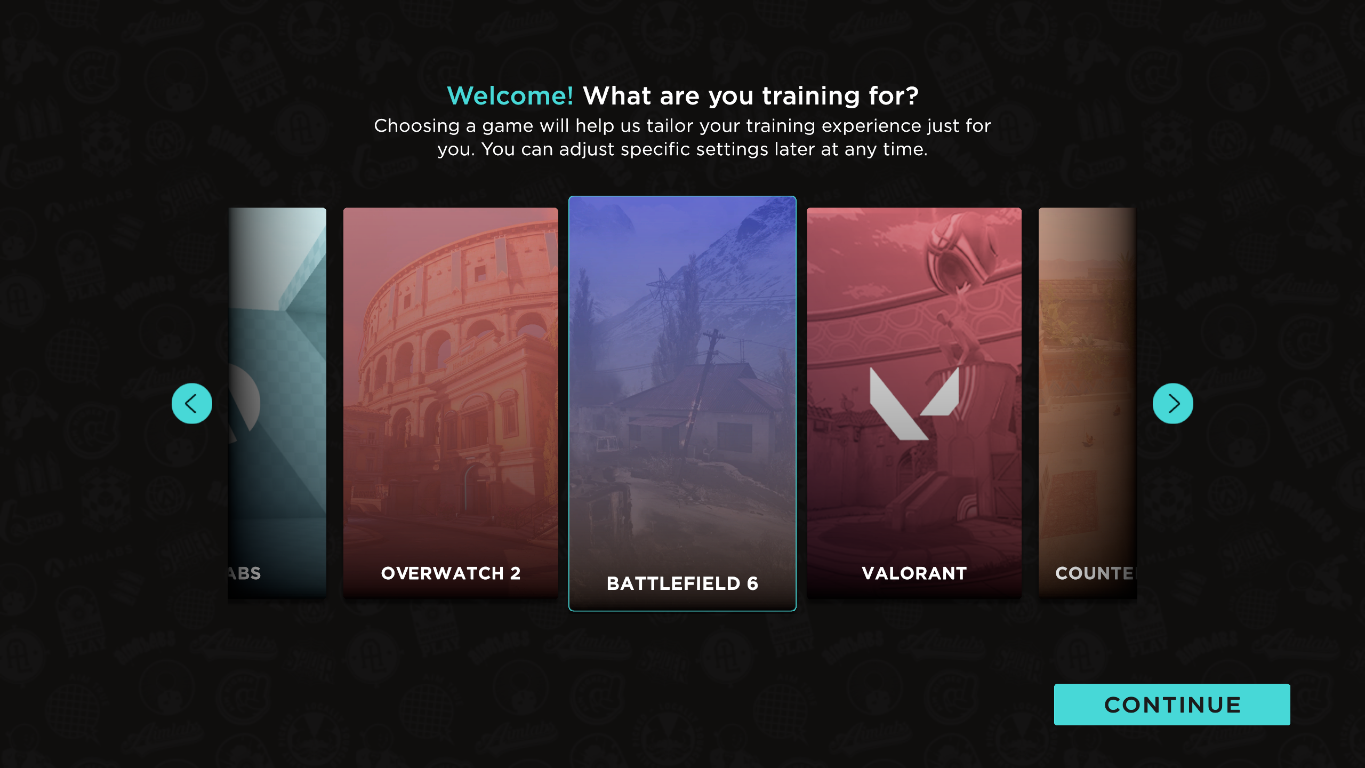
Task: Choose the Battlefield 6 game card
Action: (x=682, y=404)
